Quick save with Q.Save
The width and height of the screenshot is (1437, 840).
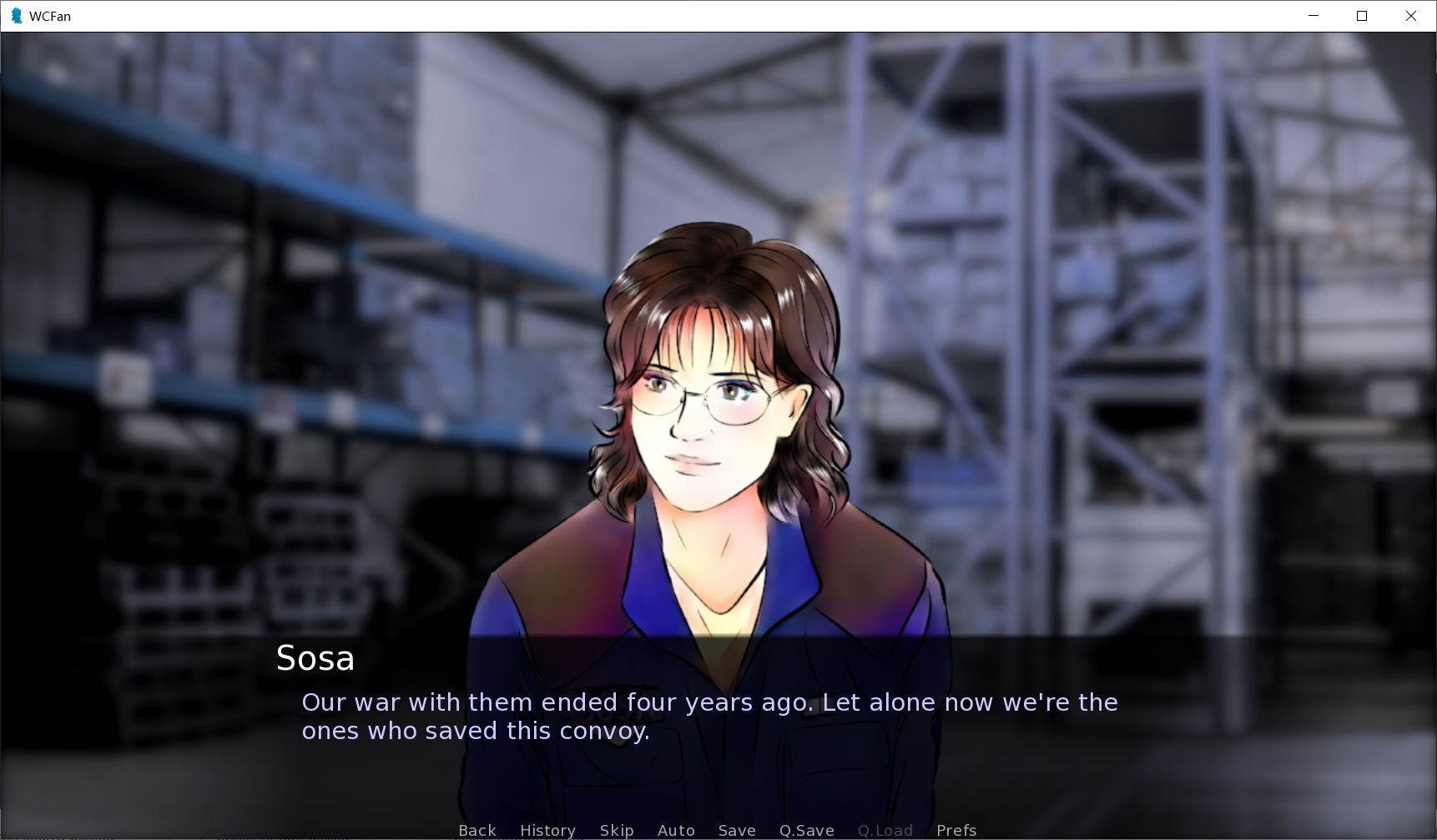coord(806,830)
